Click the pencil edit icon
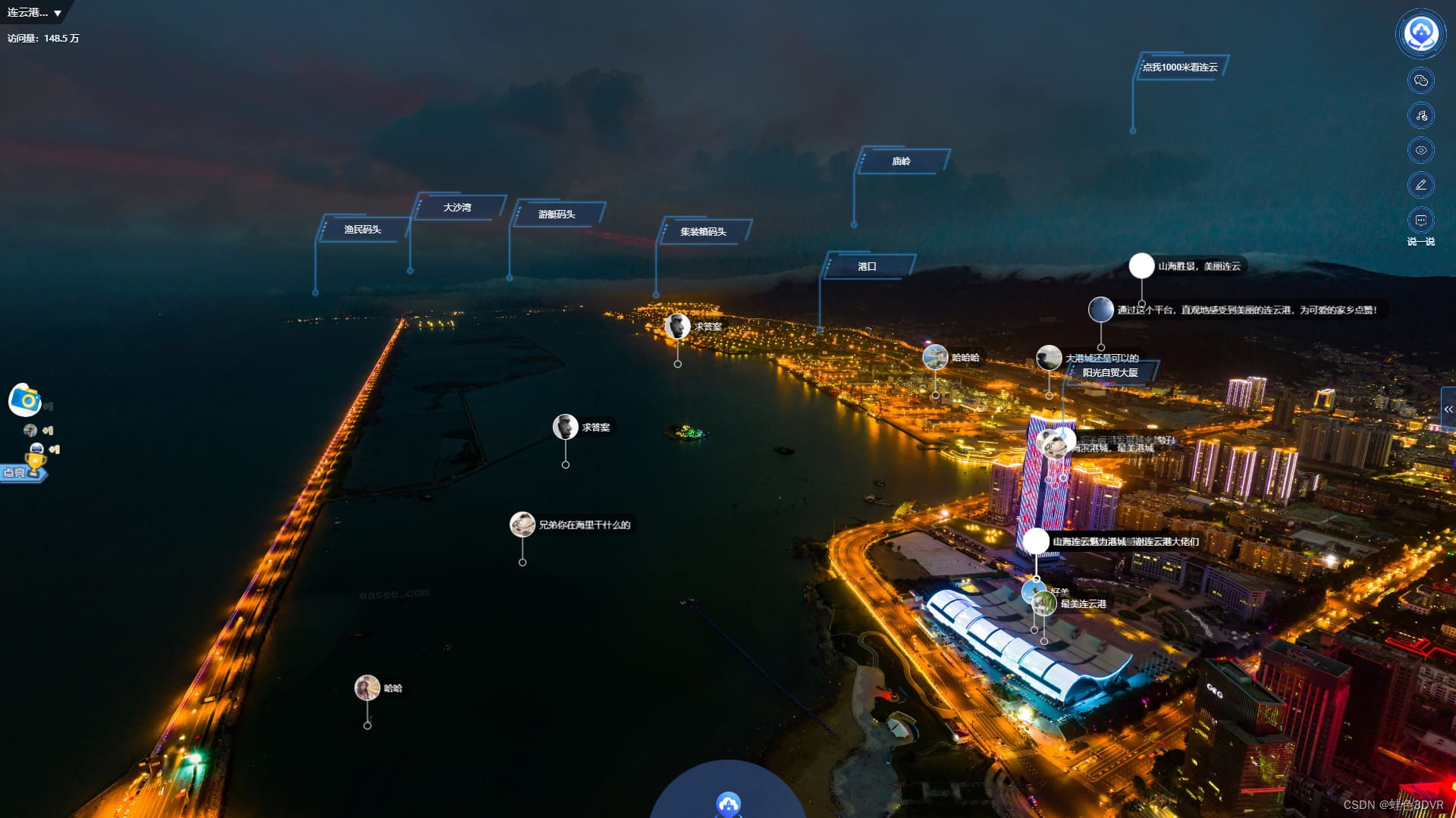Screen dimensions: 1456x818 1420,185
